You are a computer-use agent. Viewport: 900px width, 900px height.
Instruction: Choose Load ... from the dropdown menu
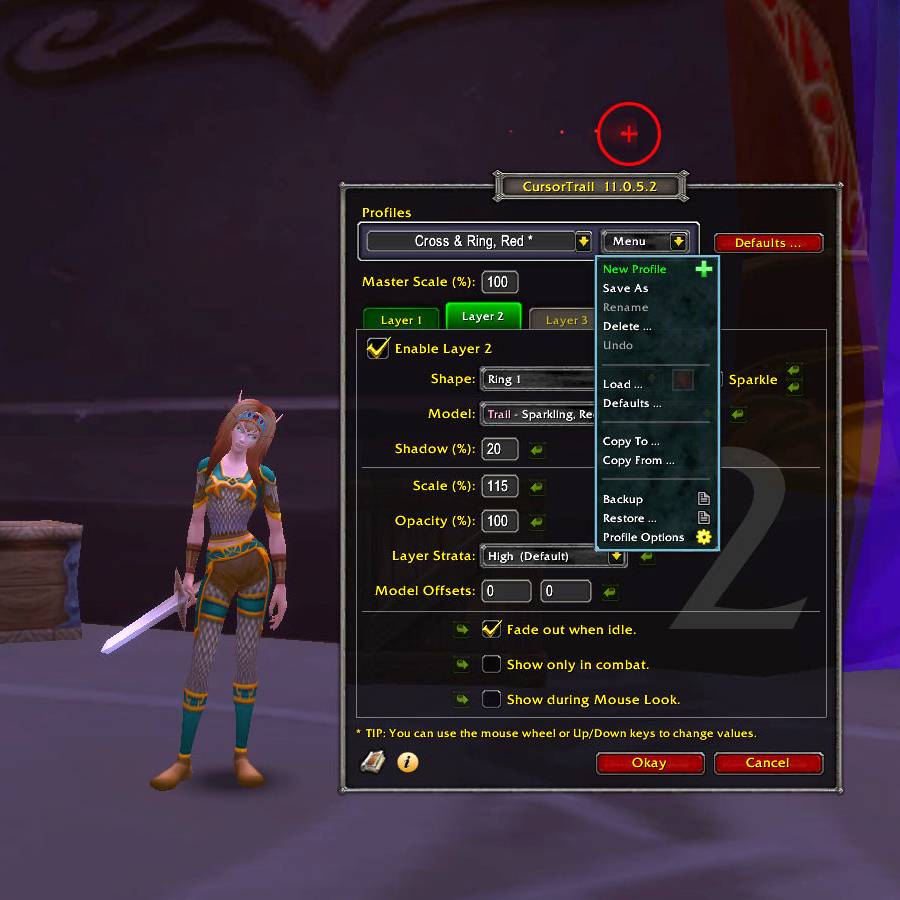pyautogui.click(x=623, y=384)
